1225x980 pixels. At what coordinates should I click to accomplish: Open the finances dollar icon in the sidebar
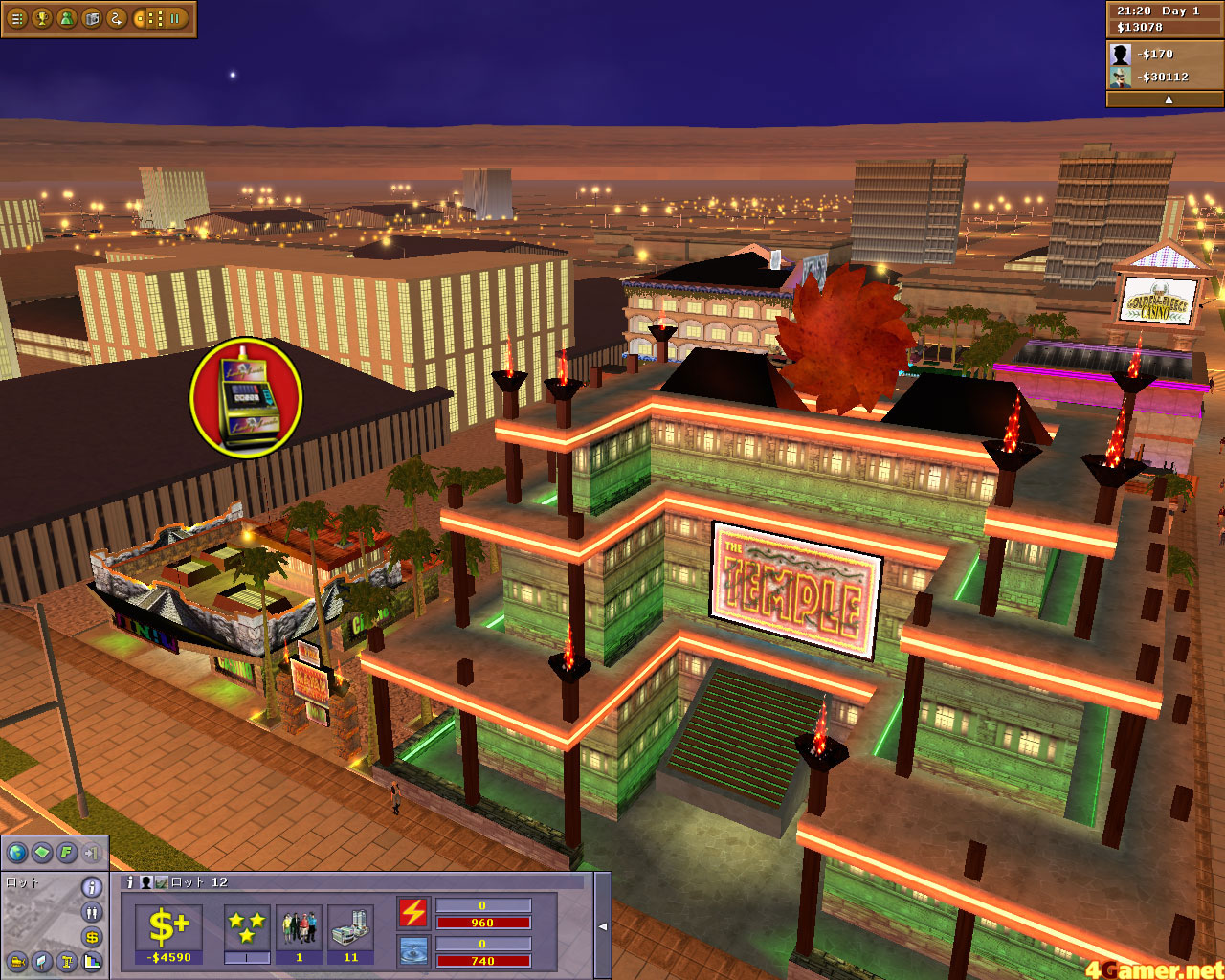tap(90, 937)
